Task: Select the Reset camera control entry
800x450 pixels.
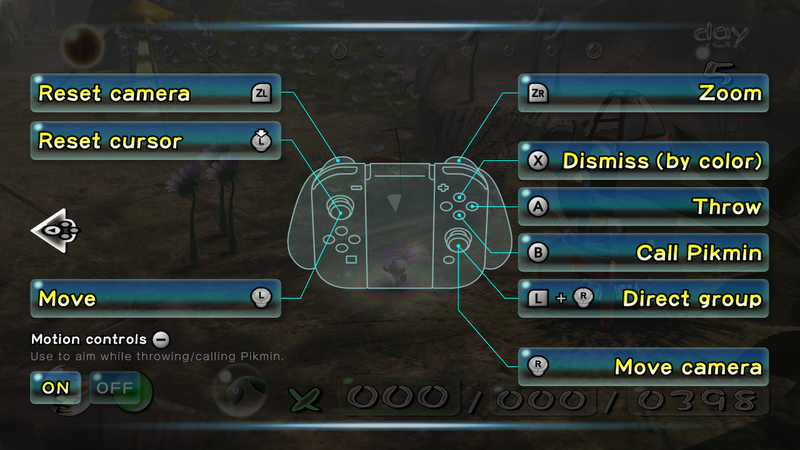Action: click(x=155, y=94)
